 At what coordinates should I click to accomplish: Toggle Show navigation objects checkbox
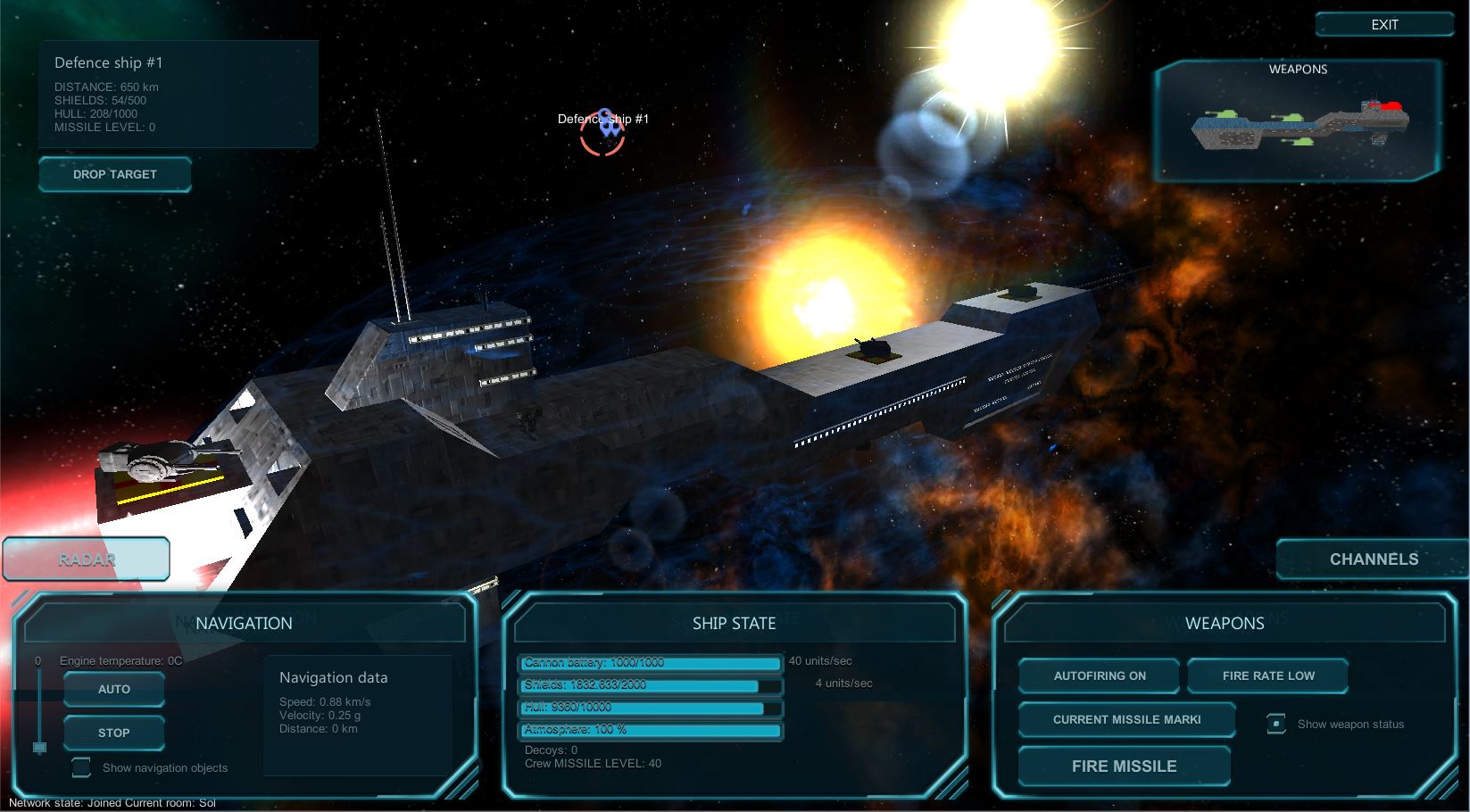tap(81, 767)
